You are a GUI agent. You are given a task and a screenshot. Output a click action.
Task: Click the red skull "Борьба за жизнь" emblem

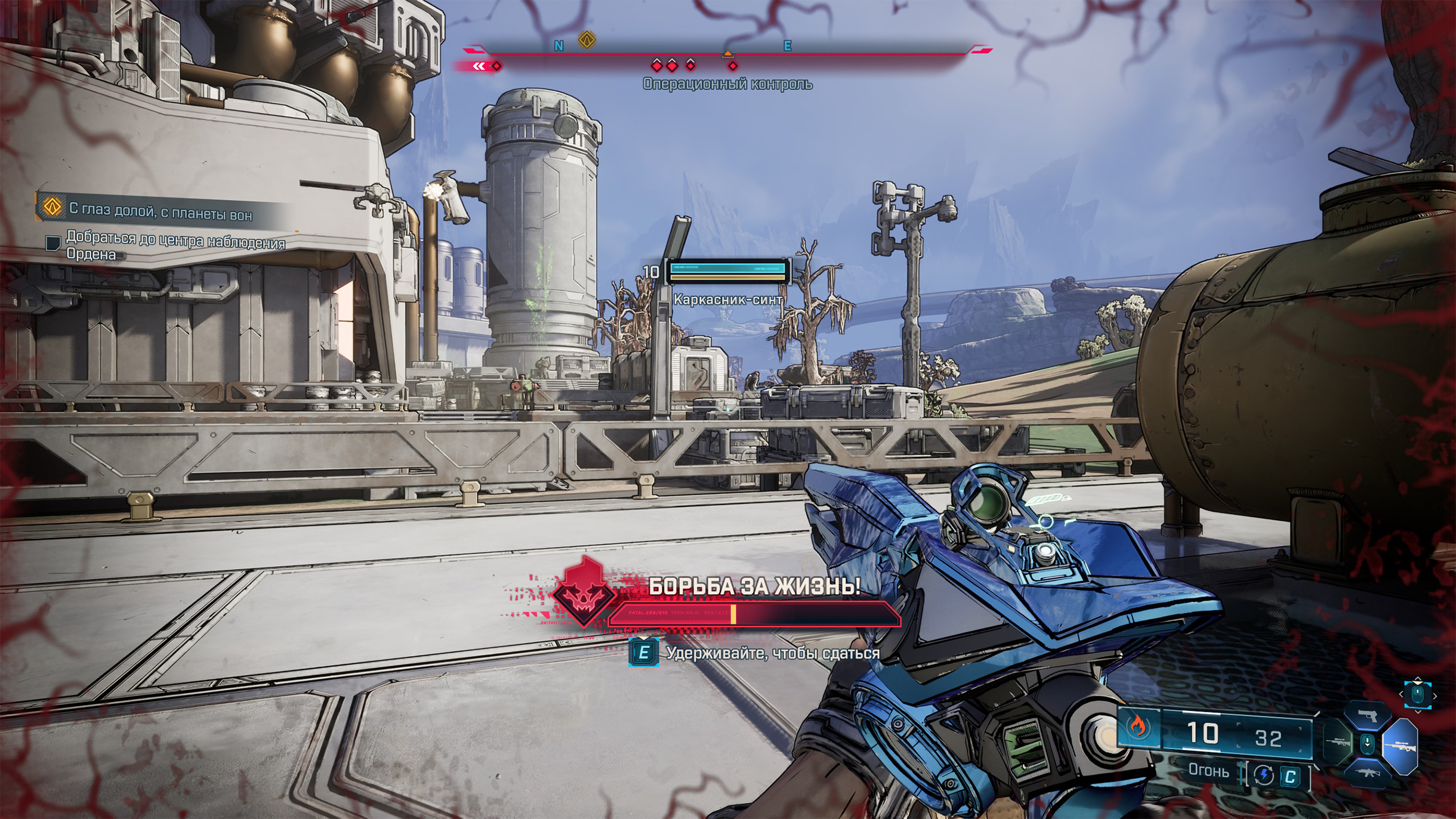click(584, 593)
